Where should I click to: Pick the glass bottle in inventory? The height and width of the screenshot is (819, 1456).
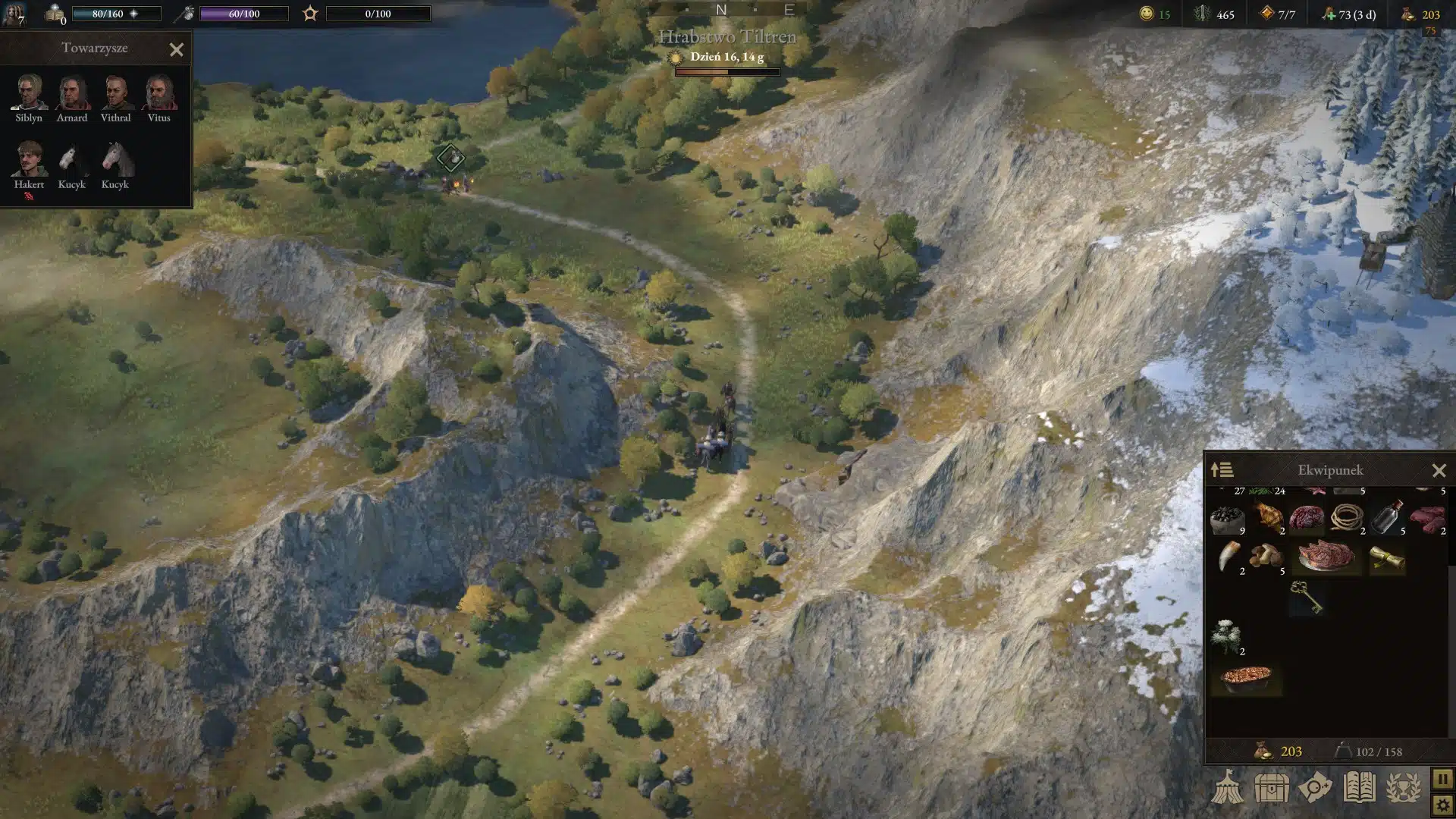pyautogui.click(x=1386, y=517)
